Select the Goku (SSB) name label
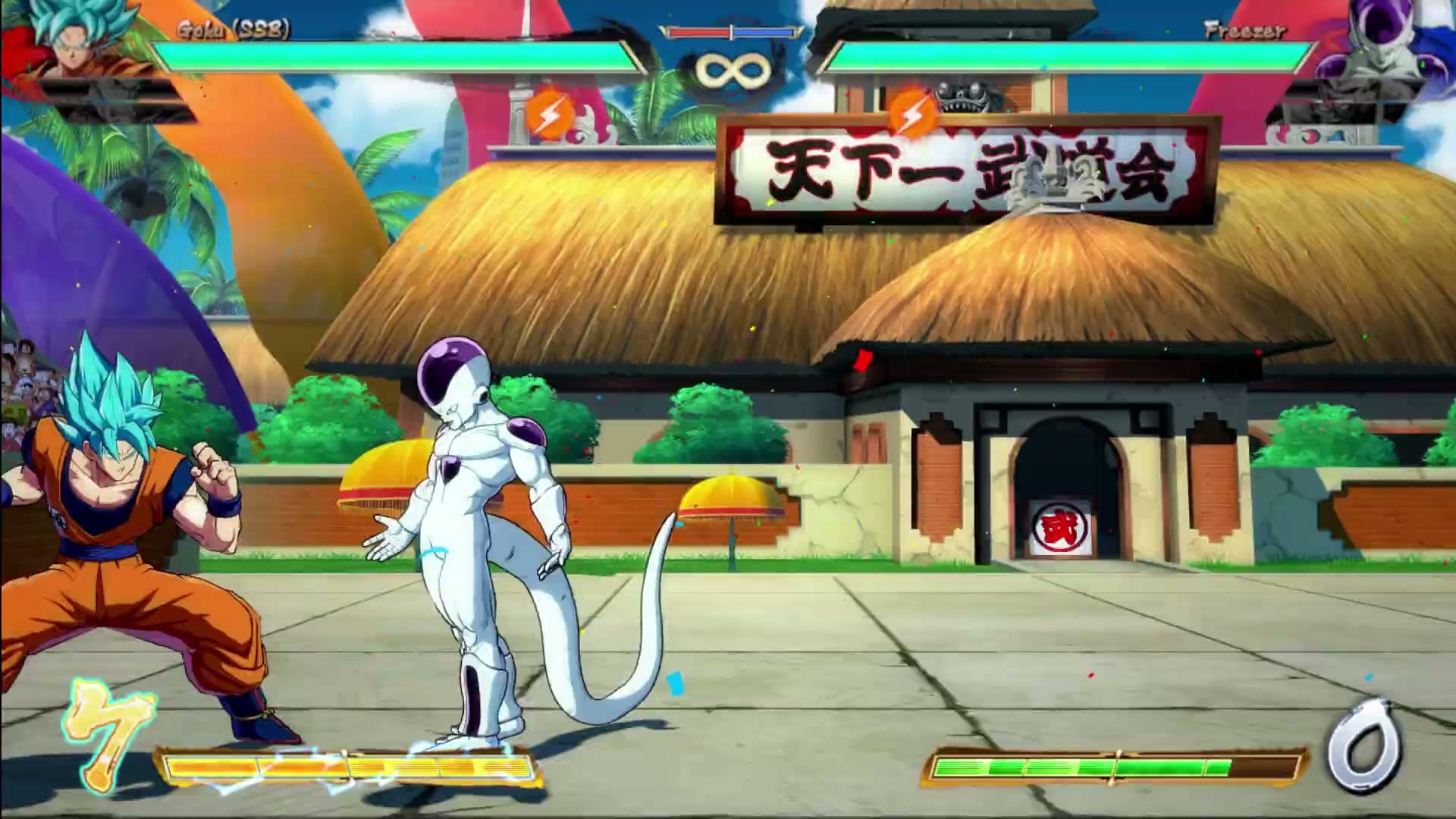Image resolution: width=1456 pixels, height=819 pixels. pyautogui.click(x=231, y=29)
